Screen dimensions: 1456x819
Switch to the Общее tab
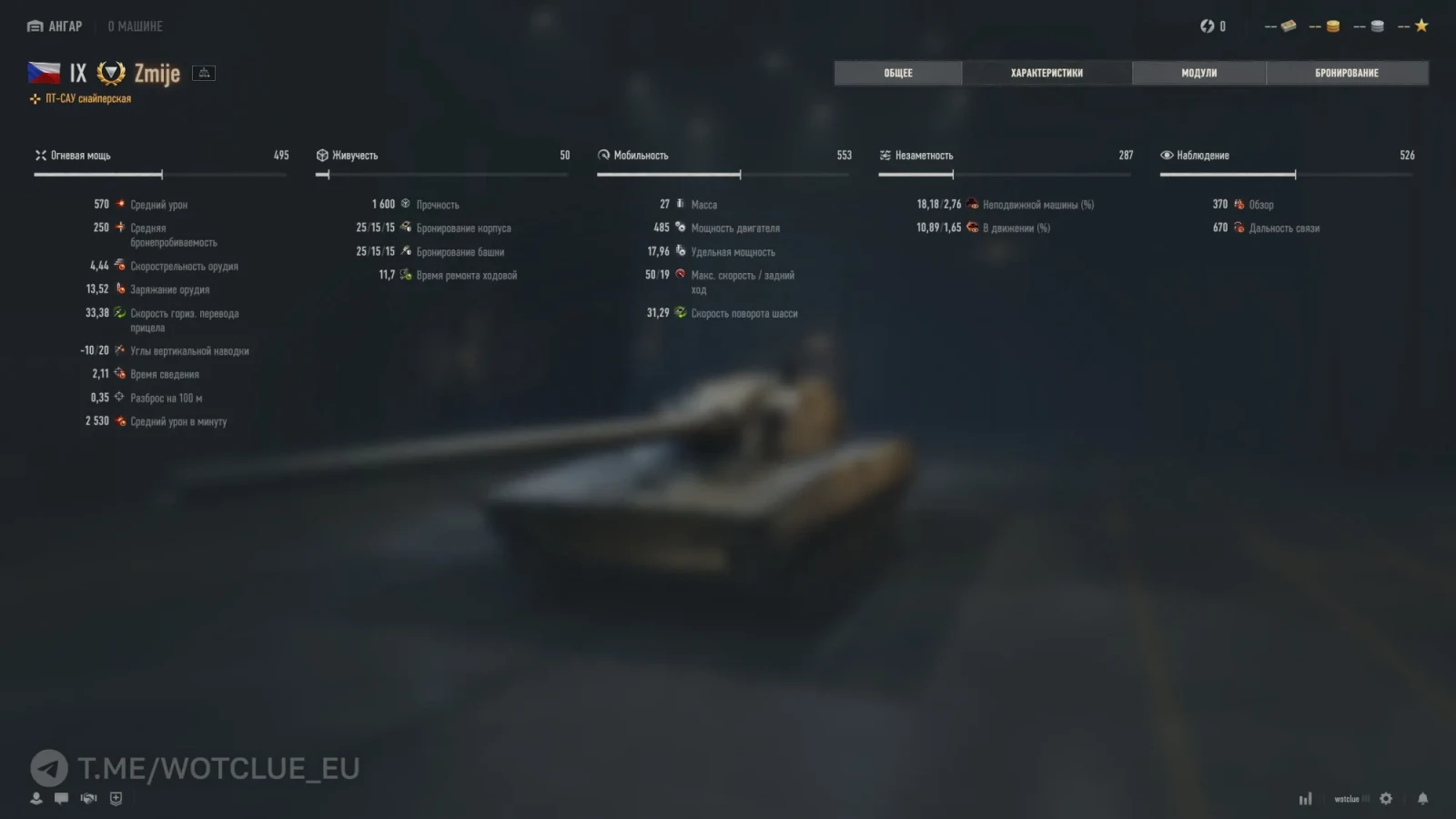click(x=897, y=73)
